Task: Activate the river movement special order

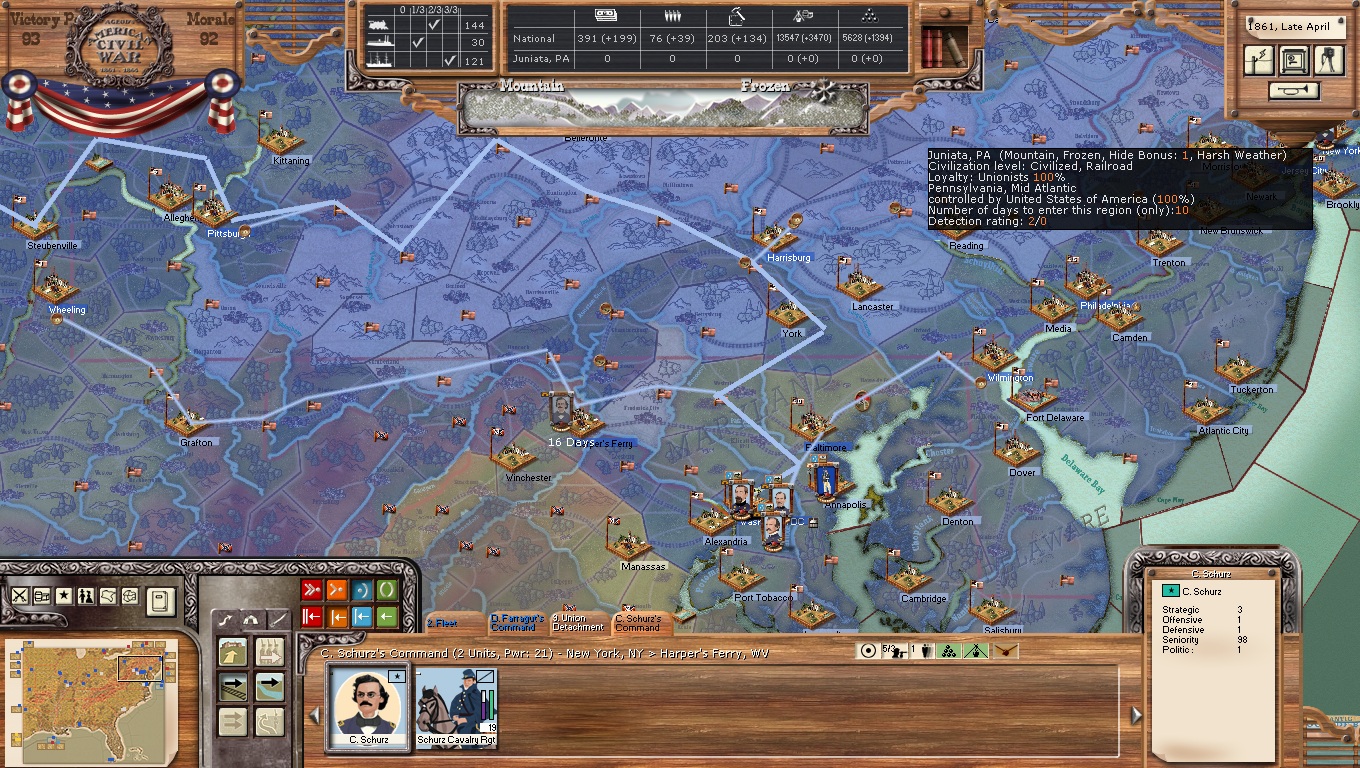Action: pos(270,687)
